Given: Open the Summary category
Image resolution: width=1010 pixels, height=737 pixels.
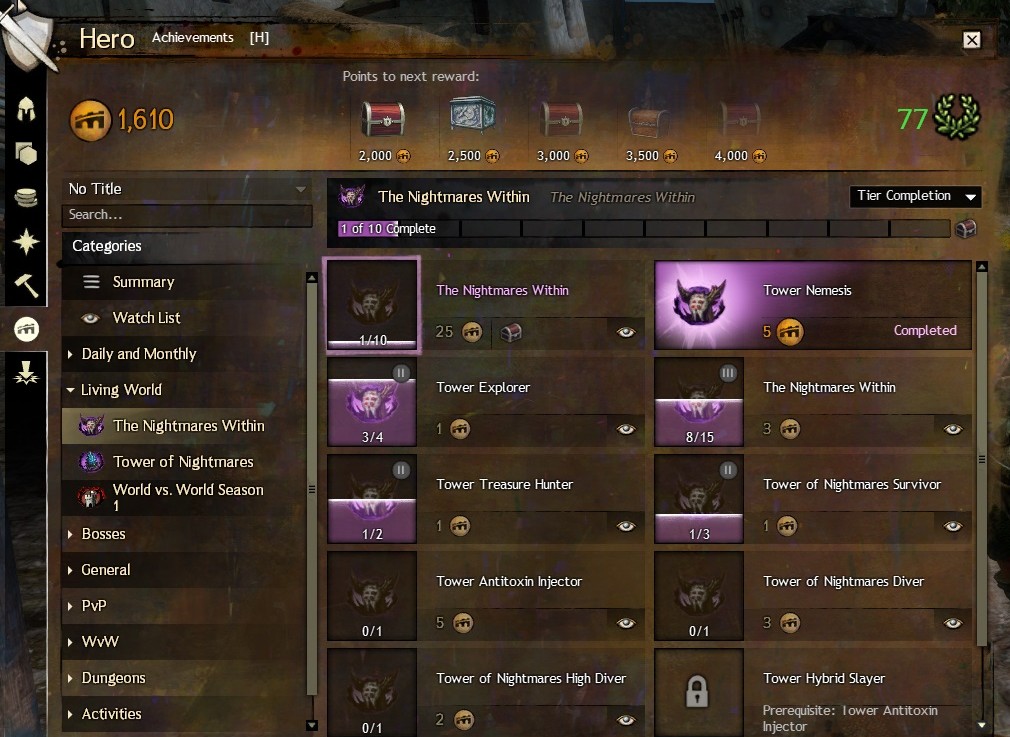Looking at the screenshot, I should [143, 282].
